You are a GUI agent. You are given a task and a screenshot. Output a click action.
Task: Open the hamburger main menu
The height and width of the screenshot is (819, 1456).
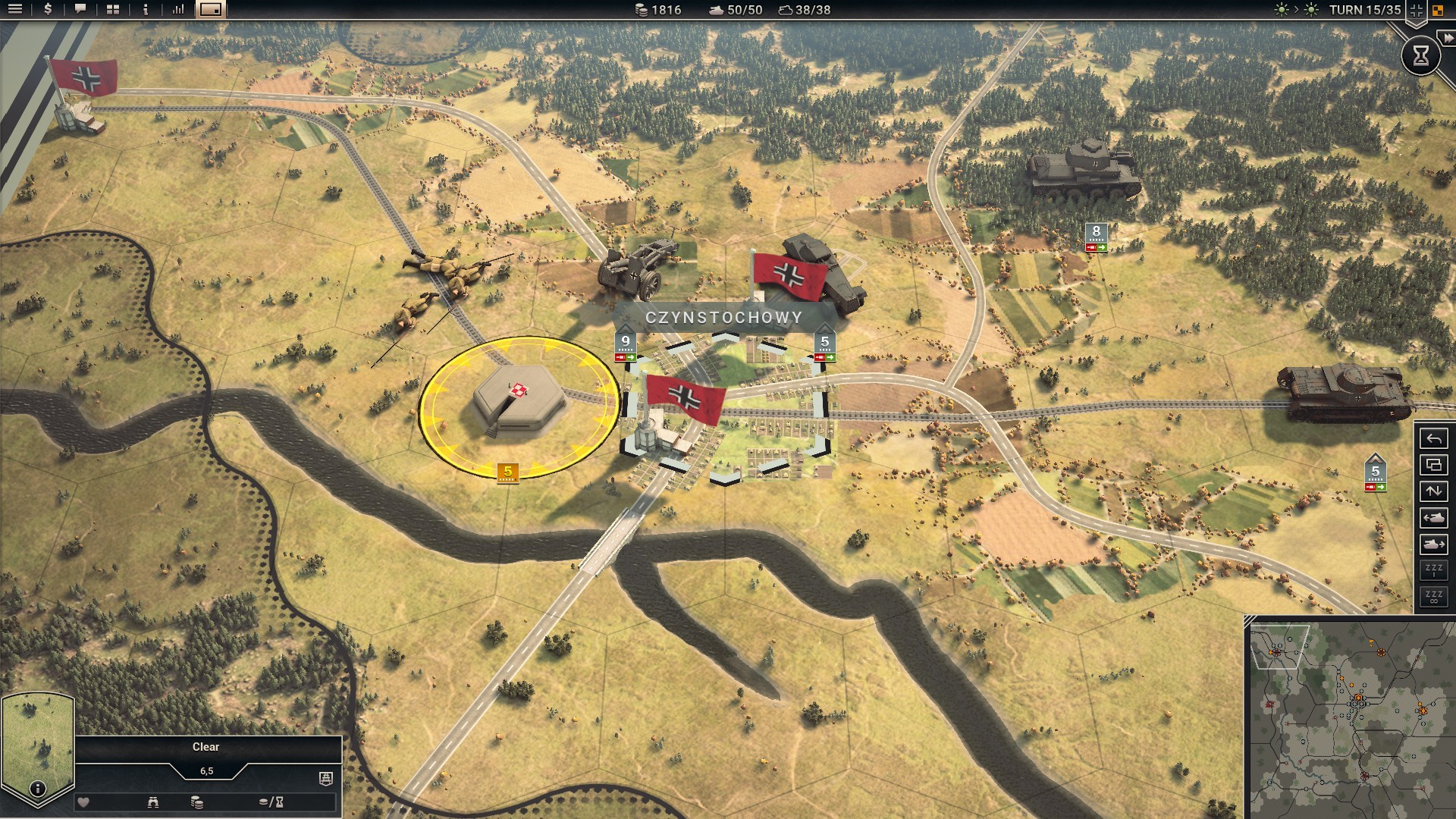tap(15, 10)
